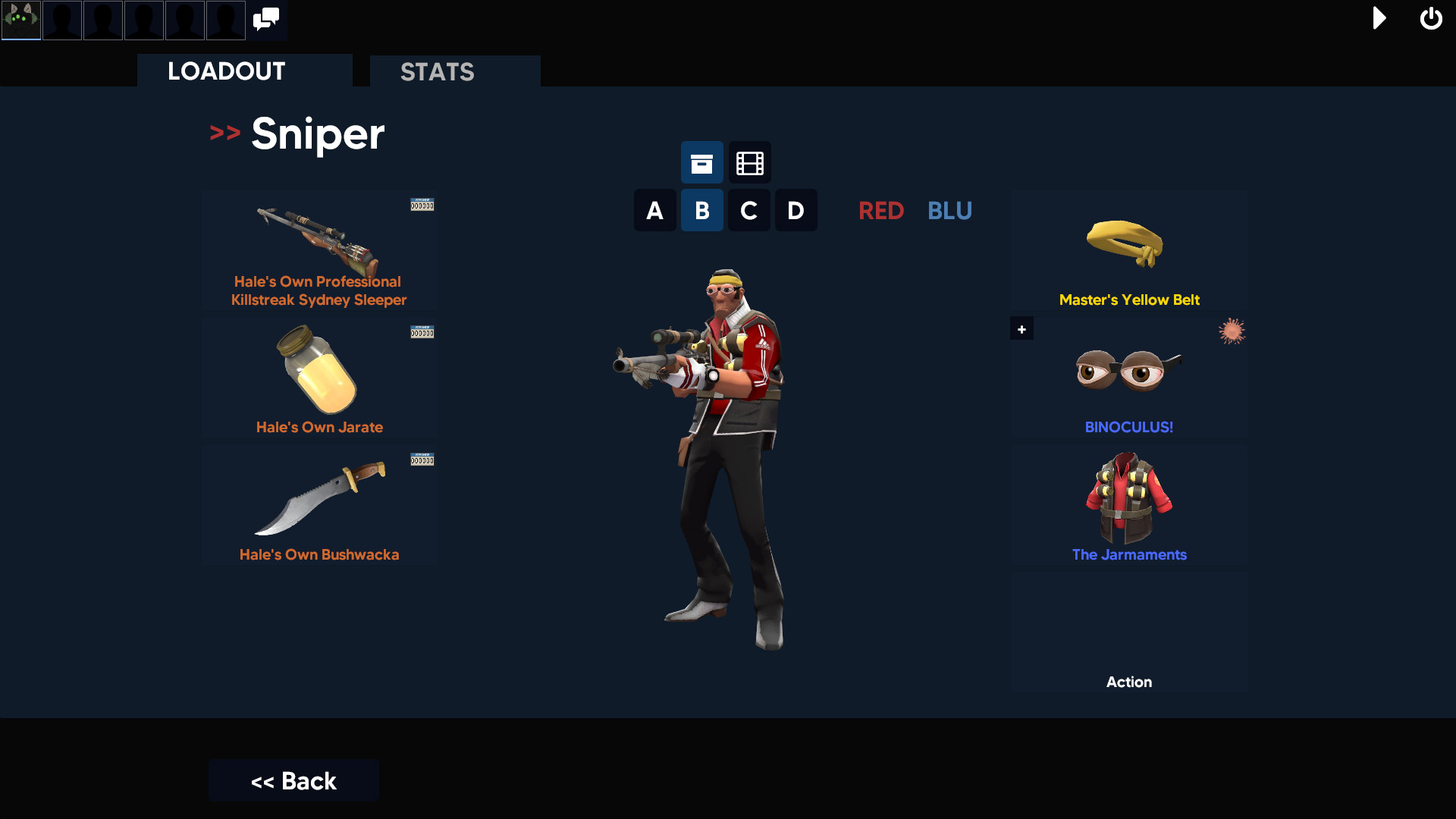
Task: Switch to the LOADOUT tab
Action: point(225,71)
